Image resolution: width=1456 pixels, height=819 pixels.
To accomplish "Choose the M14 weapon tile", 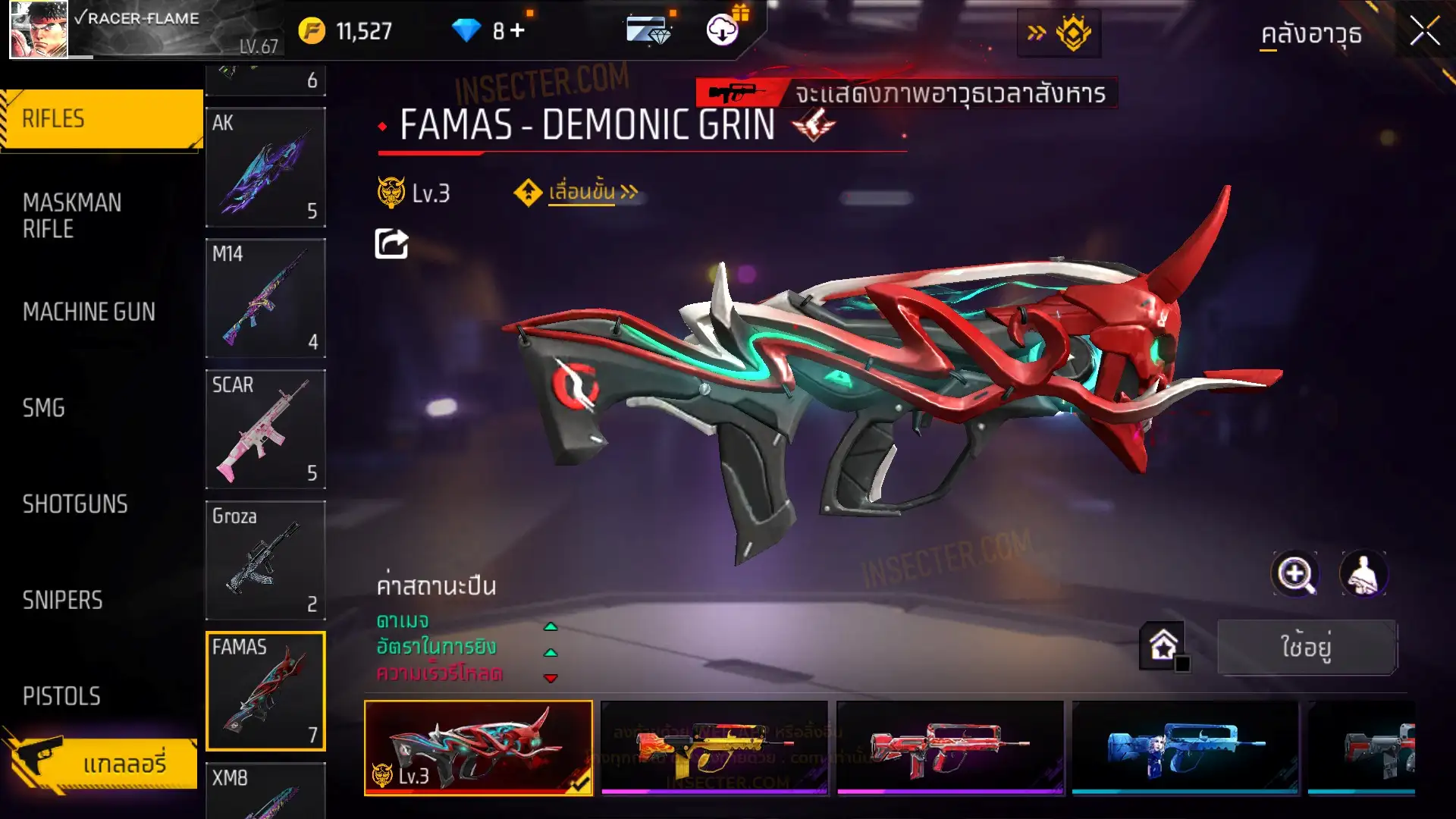I will point(265,298).
